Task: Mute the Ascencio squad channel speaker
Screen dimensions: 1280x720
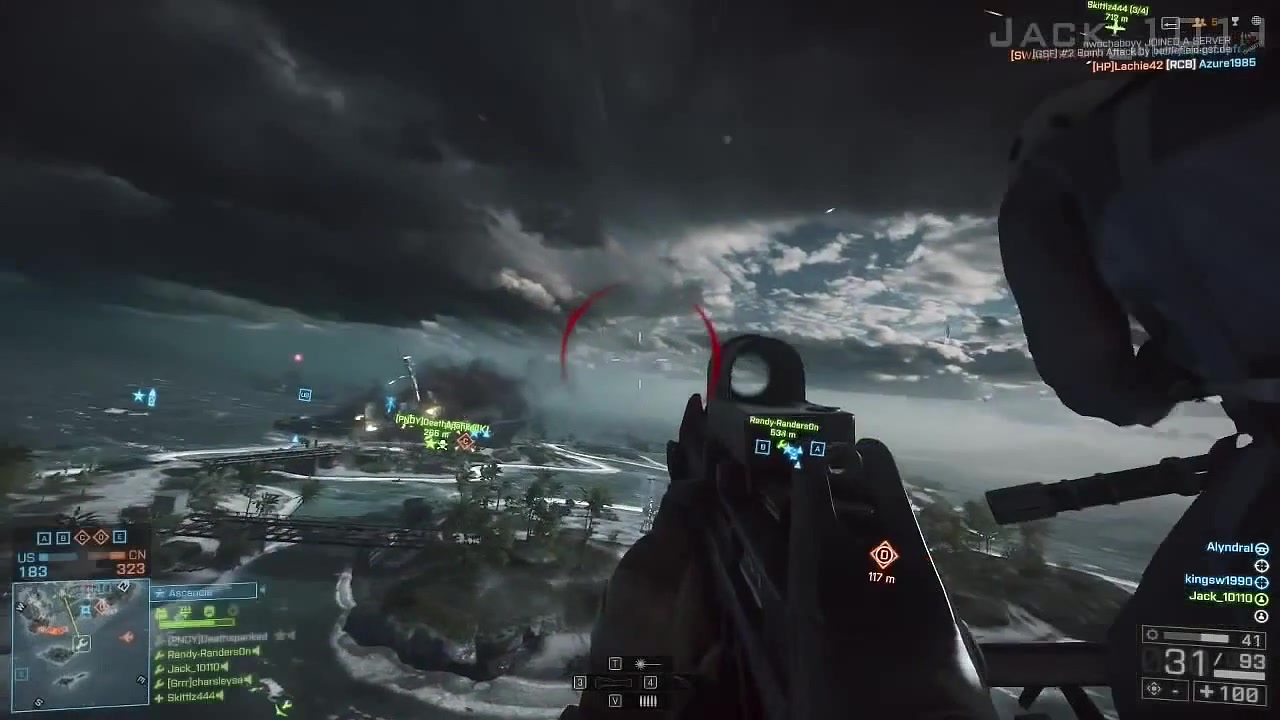Action: 263,589
